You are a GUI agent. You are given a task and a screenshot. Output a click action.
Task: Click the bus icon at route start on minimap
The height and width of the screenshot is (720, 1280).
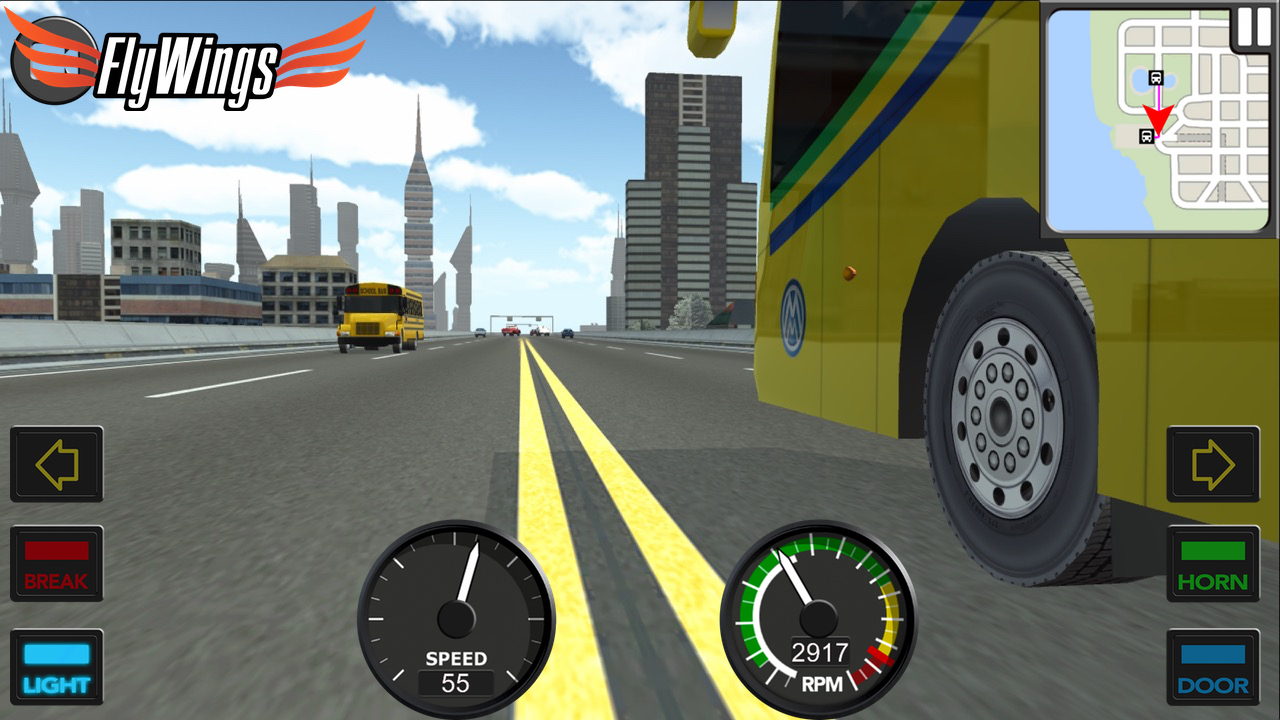[1155, 78]
